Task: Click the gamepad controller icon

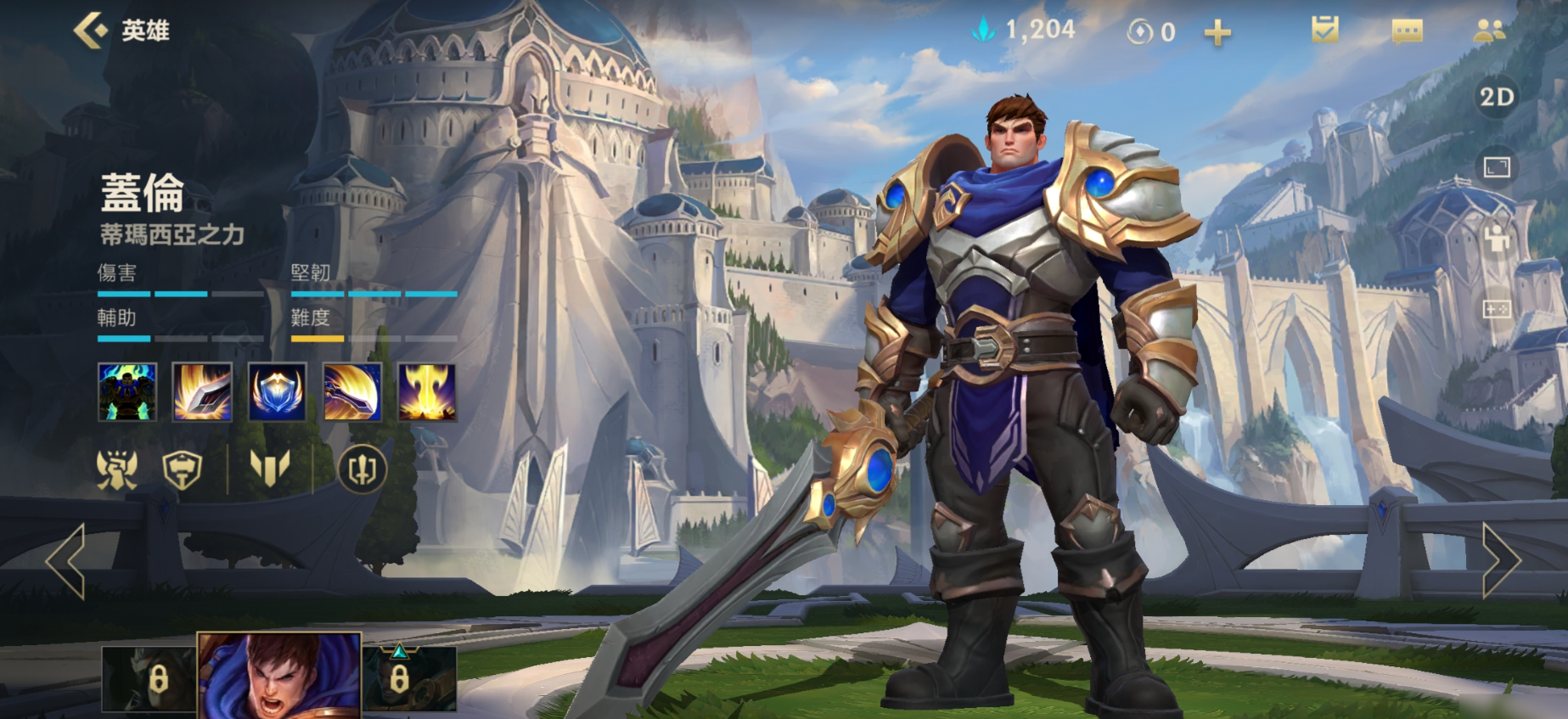Action: (x=1497, y=309)
